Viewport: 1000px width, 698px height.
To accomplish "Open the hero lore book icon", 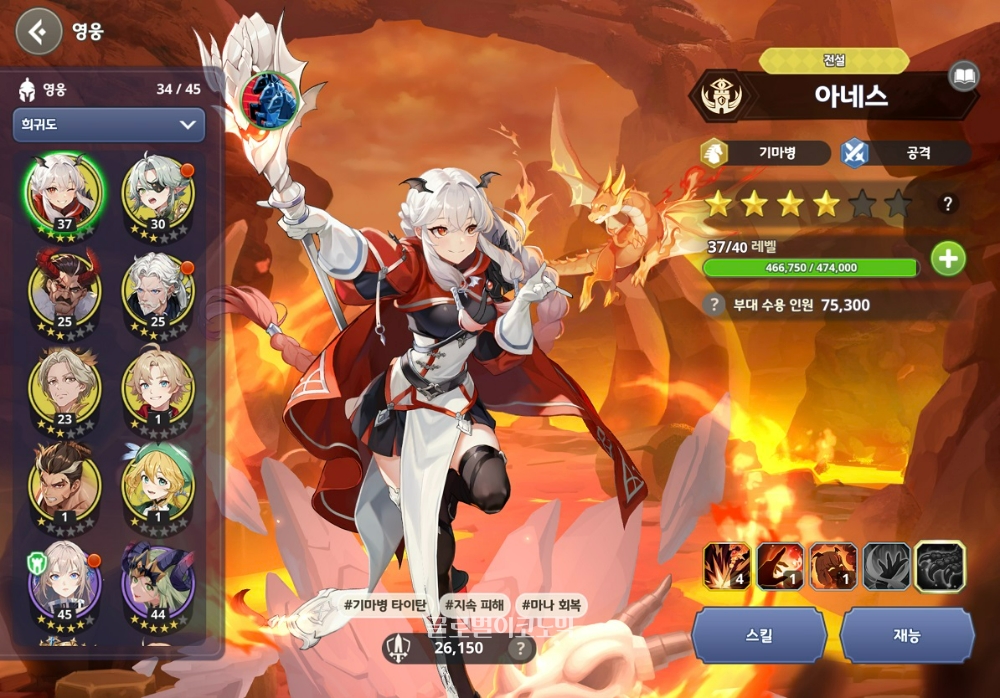I will 963,77.
